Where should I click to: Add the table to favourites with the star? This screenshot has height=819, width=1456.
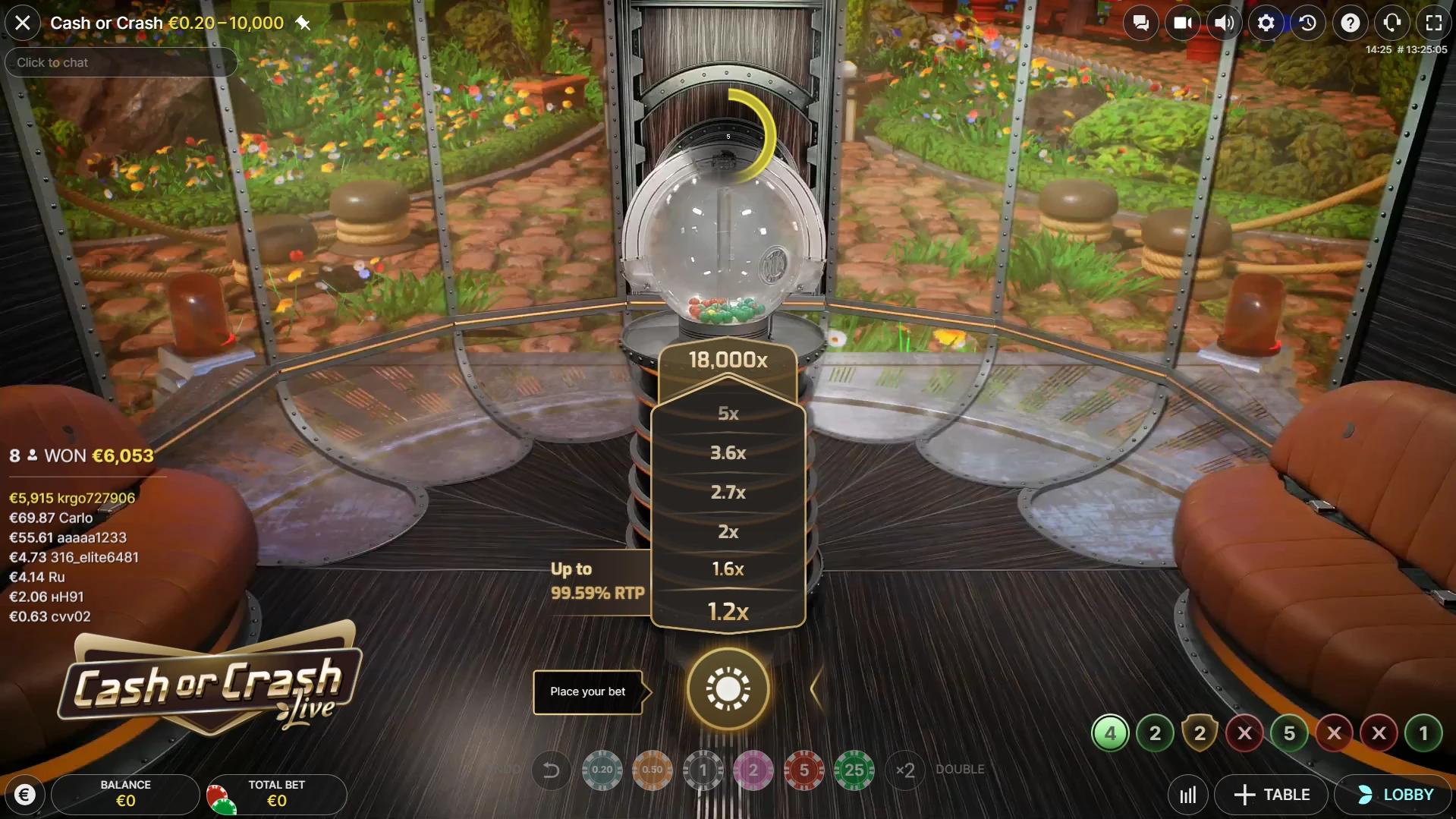[303, 24]
